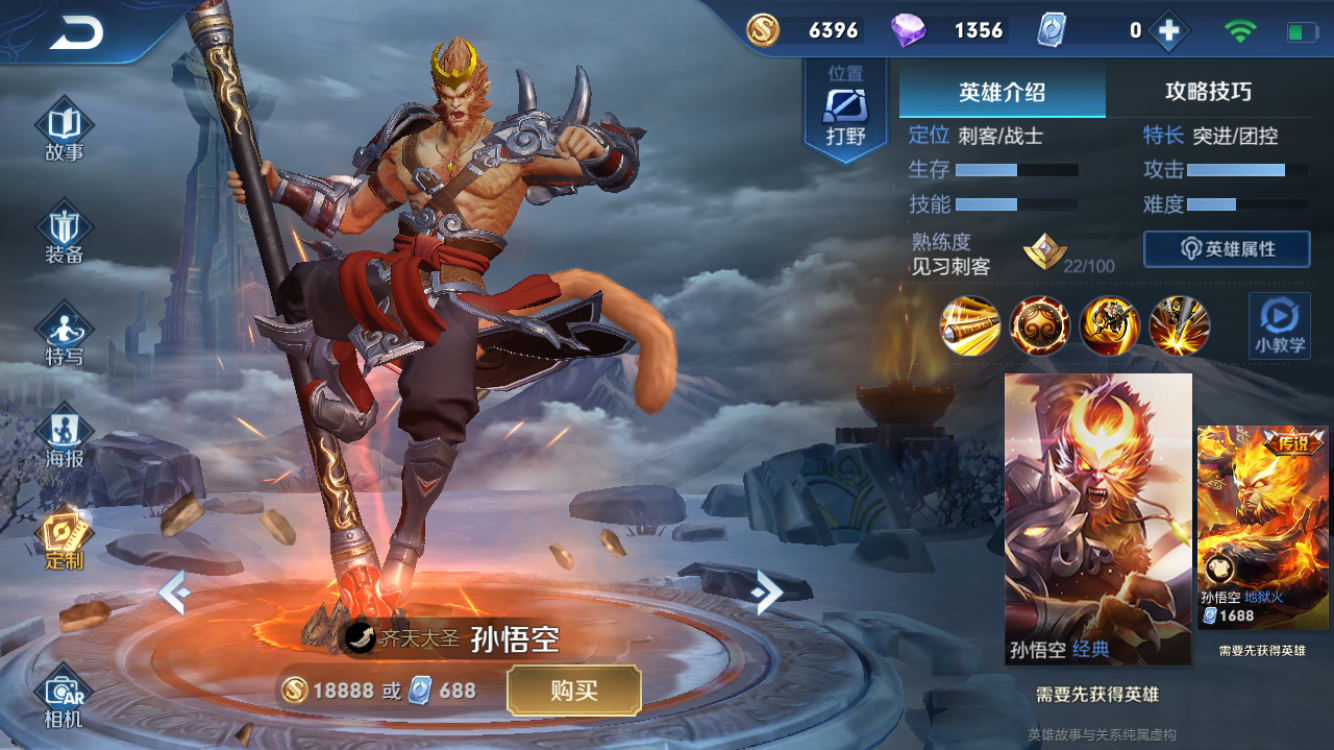The image size is (1334, 750).
Task: Switch to the previous hero with left arrow
Action: click(175, 593)
